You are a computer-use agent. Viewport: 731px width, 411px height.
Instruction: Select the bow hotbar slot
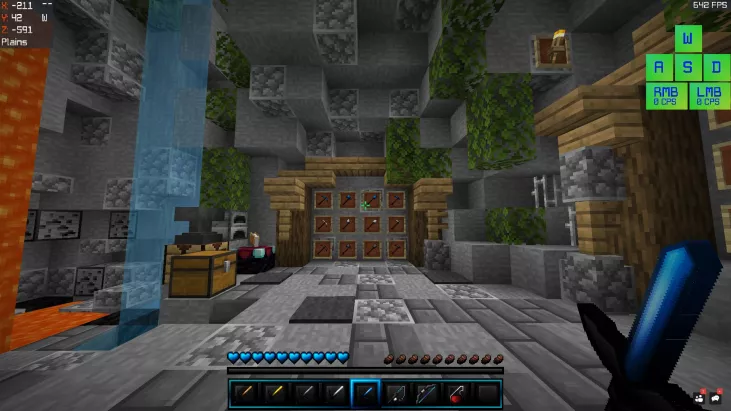pos(427,393)
